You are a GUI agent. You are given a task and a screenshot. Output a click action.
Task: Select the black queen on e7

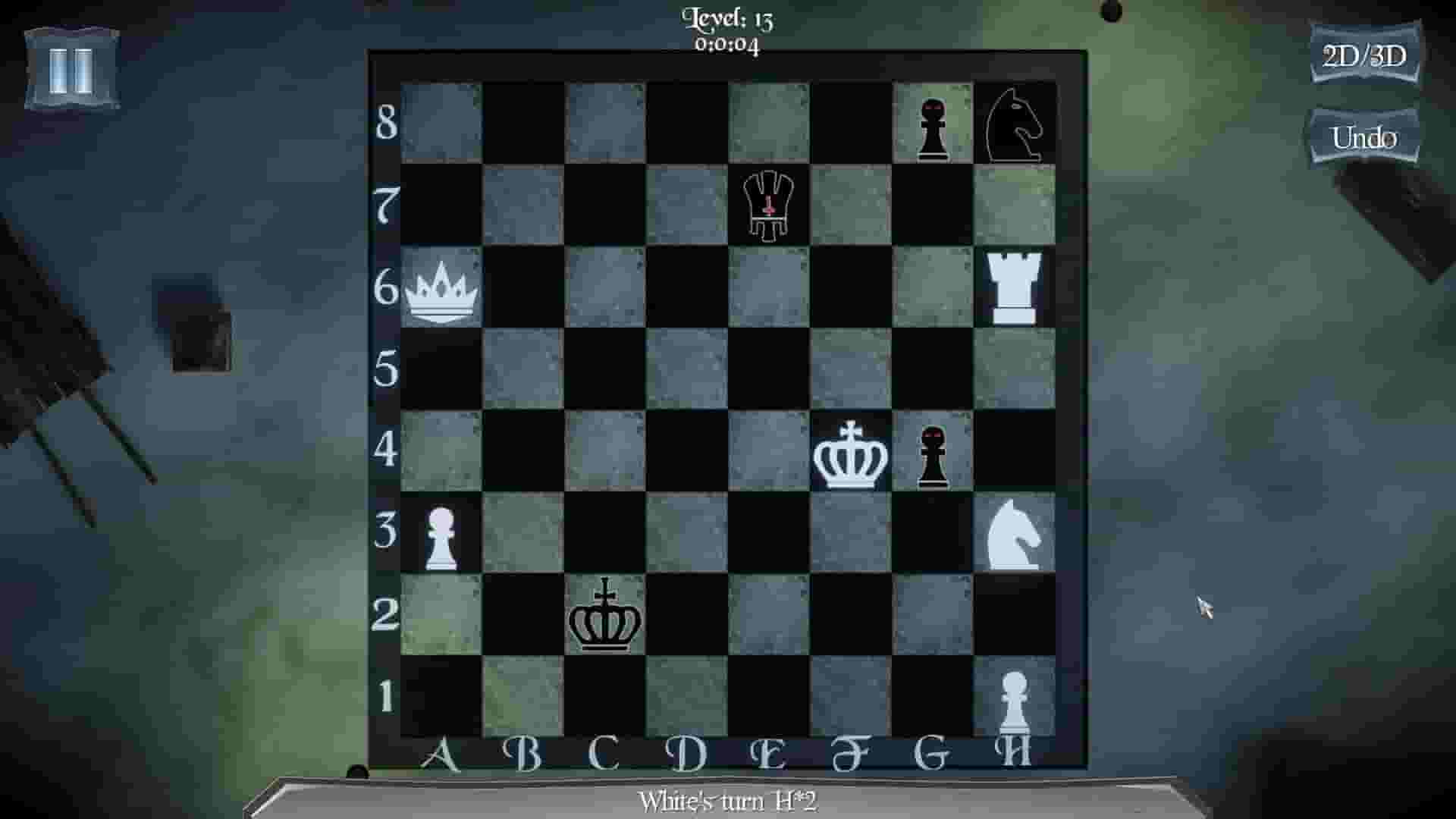coord(768,205)
